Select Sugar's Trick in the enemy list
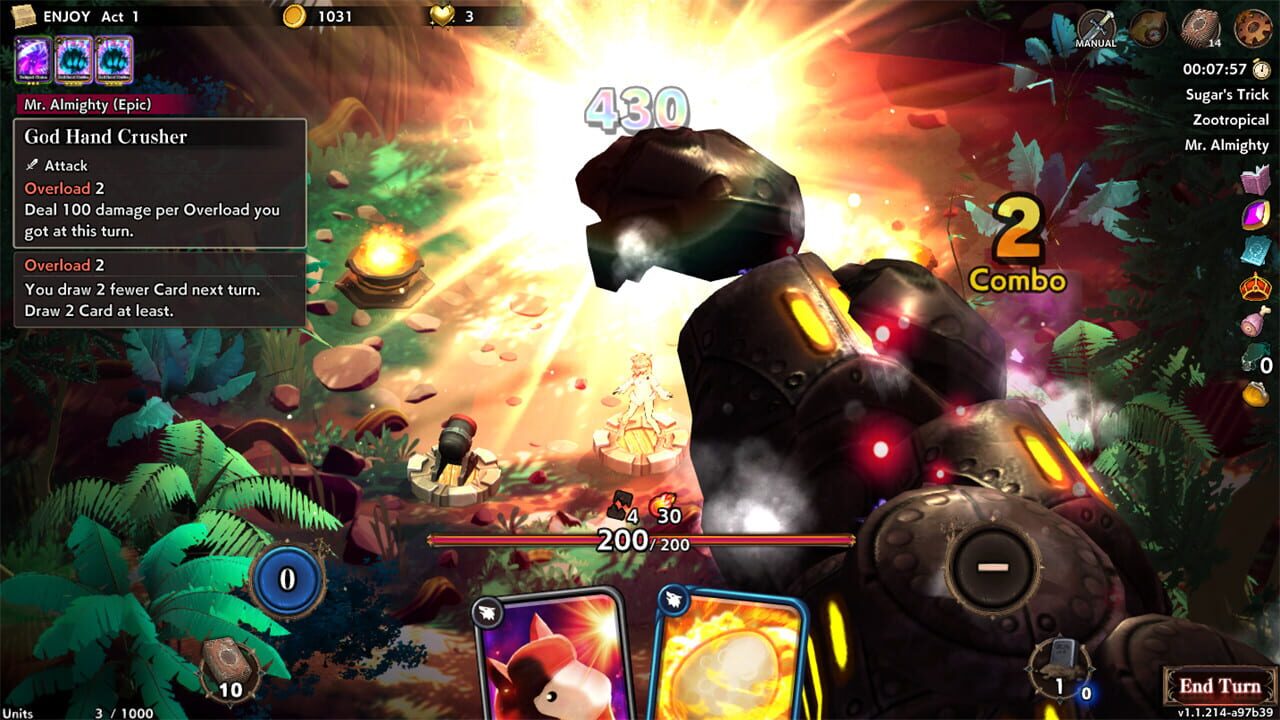Image resolution: width=1280 pixels, height=720 pixels. tap(1227, 96)
